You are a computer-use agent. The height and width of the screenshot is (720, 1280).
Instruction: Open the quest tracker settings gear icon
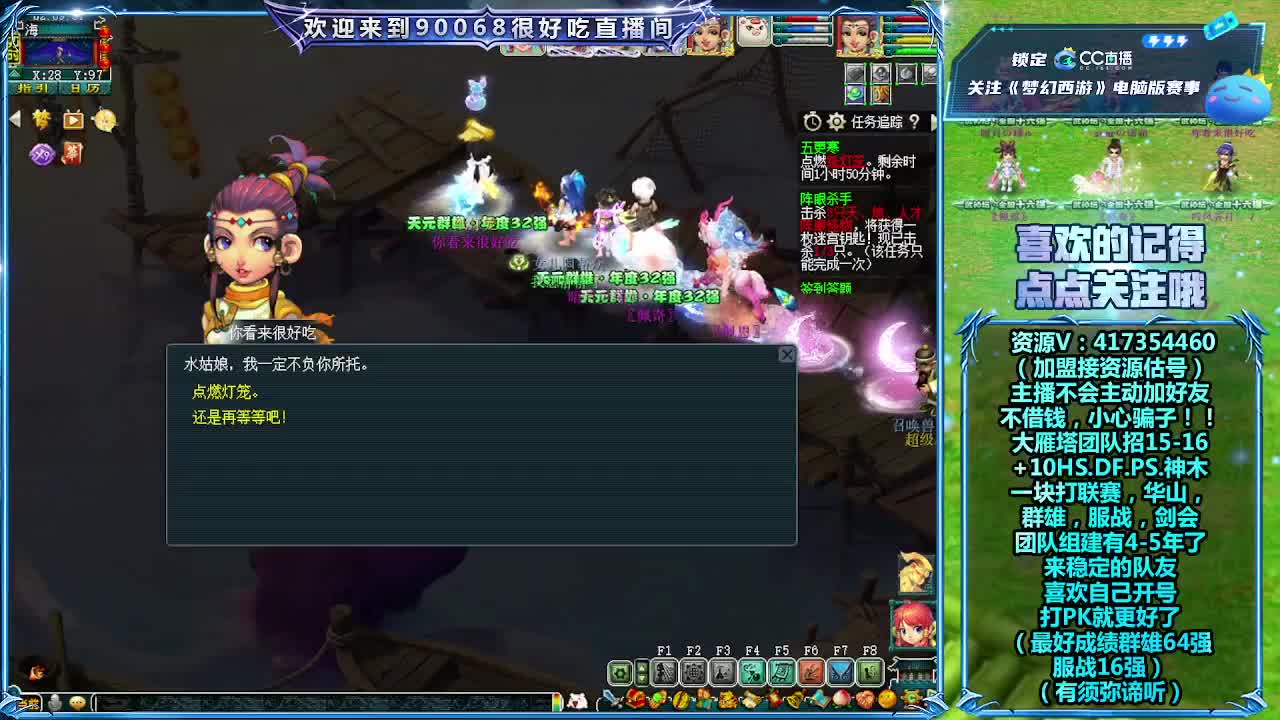point(836,122)
